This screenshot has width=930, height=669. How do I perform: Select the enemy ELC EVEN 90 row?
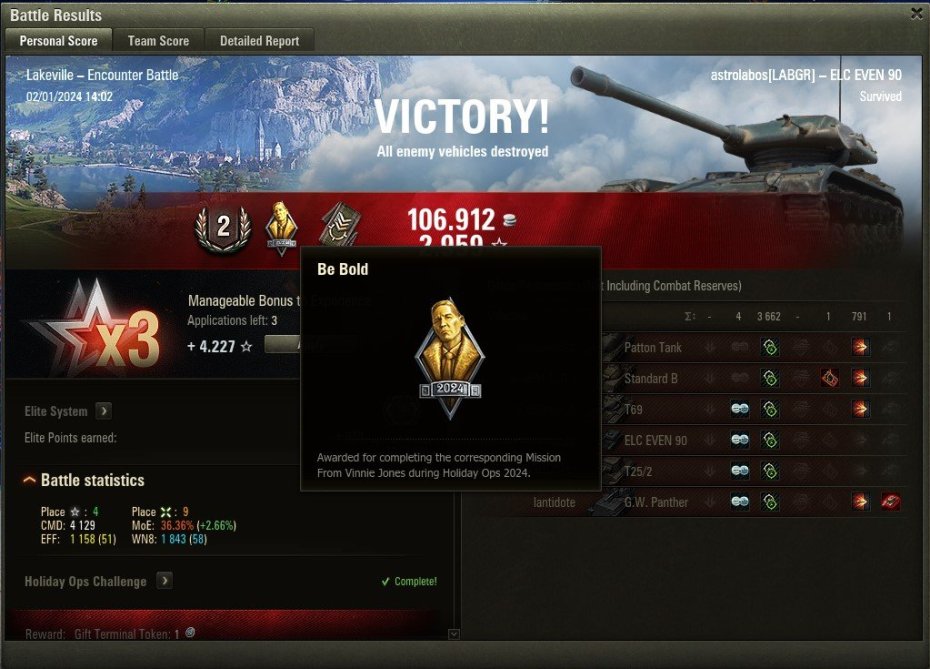(x=655, y=441)
